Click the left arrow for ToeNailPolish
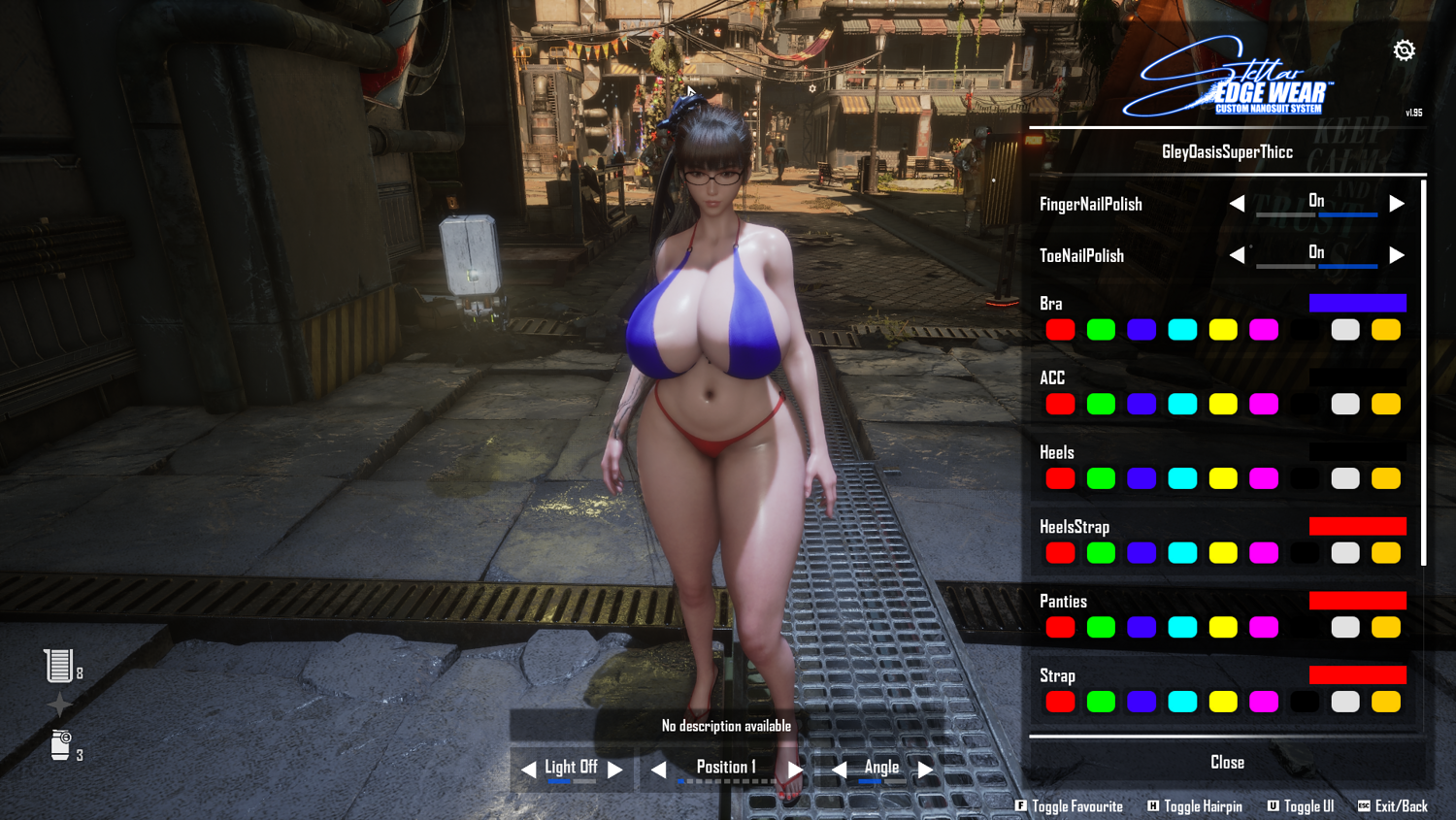 1237,255
